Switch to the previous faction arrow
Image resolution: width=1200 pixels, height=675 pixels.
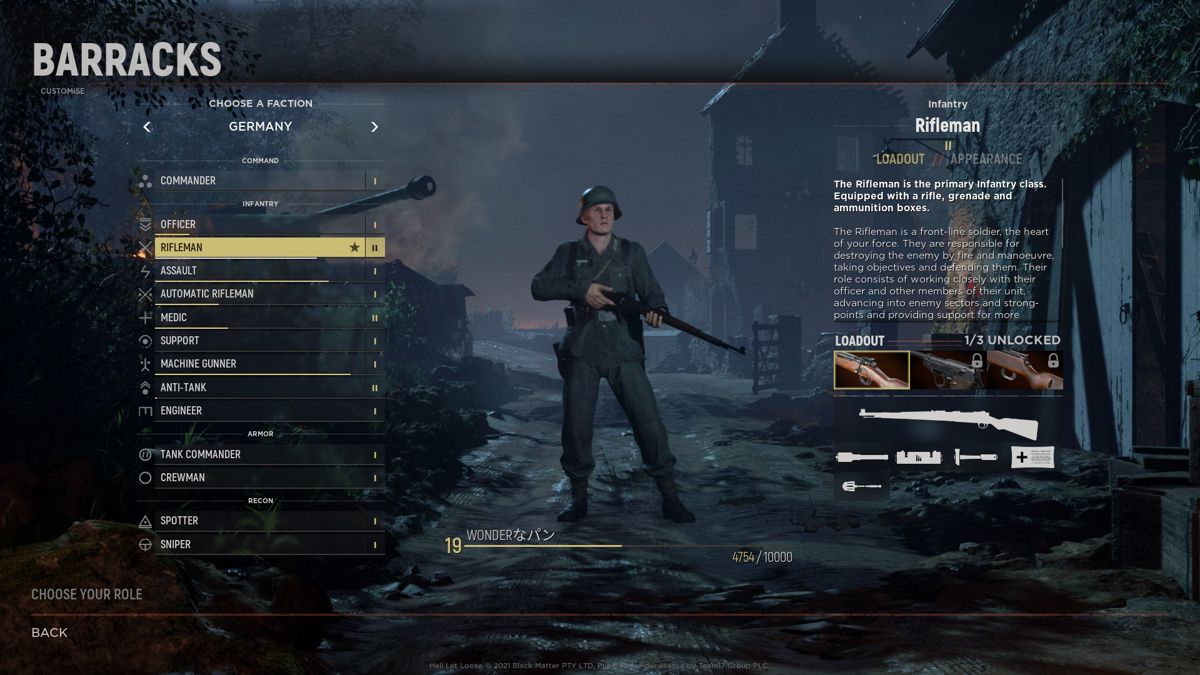(147, 127)
